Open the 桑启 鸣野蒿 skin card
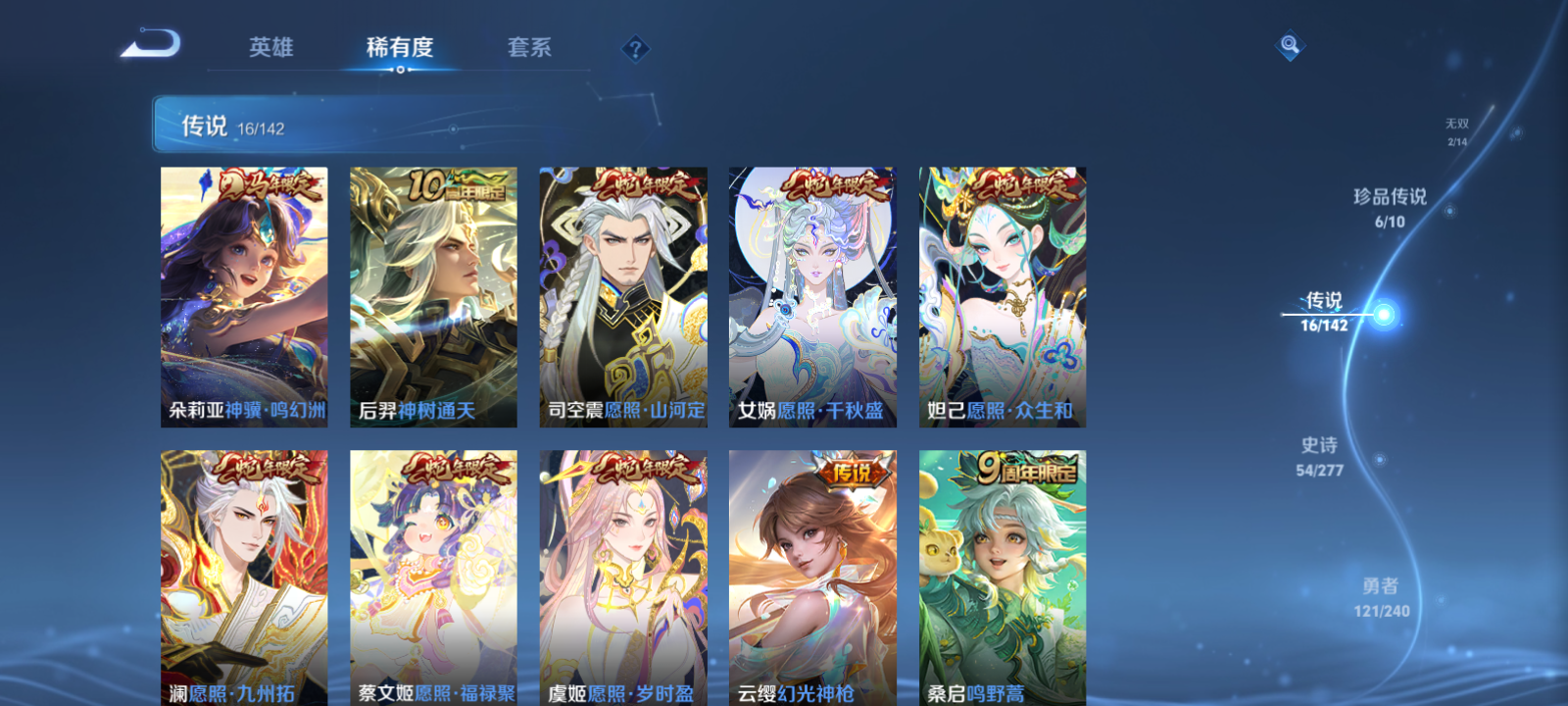The height and width of the screenshot is (706, 1568). pyautogui.click(x=1002, y=579)
